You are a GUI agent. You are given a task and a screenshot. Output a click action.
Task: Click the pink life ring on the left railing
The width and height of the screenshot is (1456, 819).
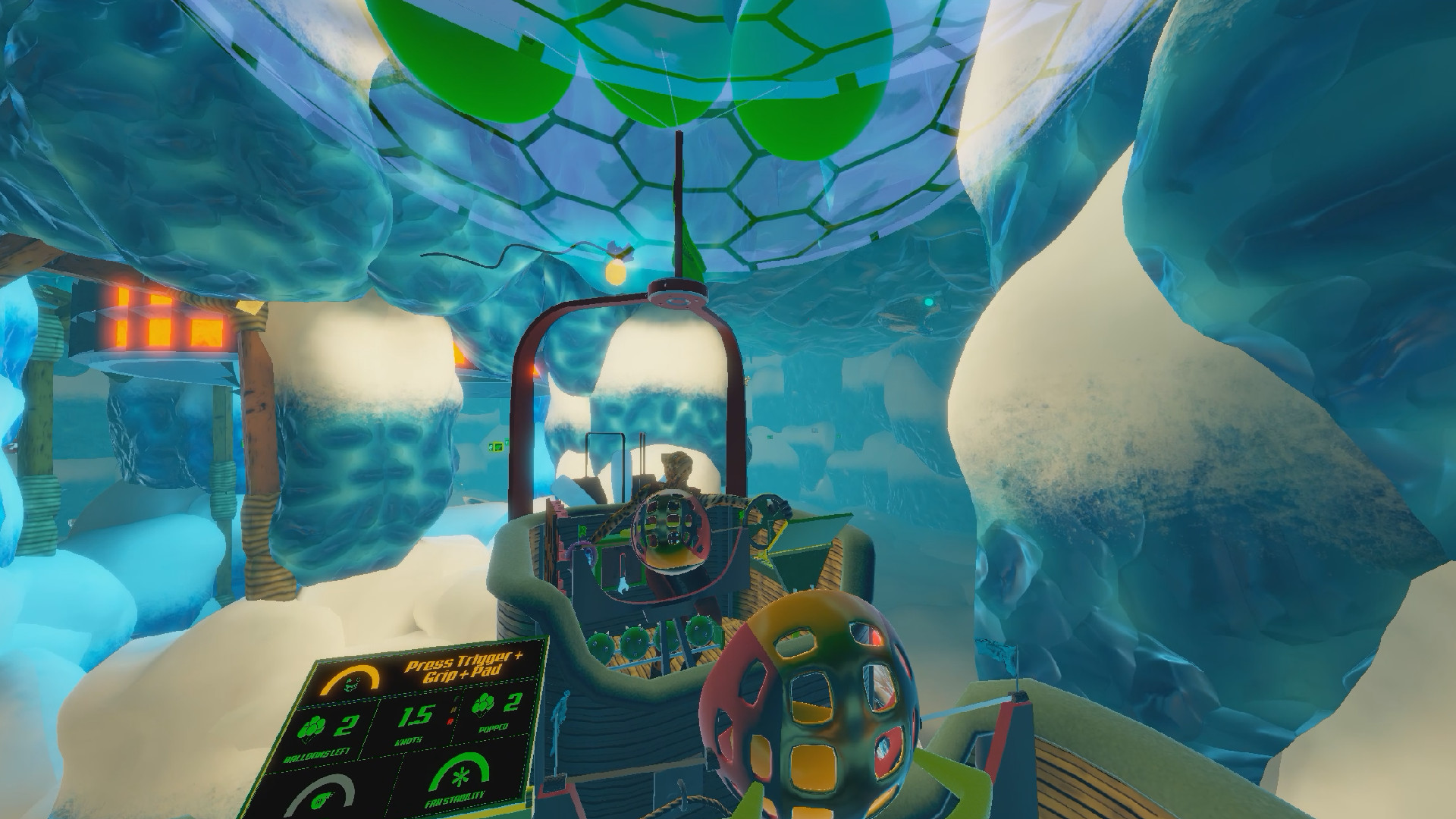580,552
